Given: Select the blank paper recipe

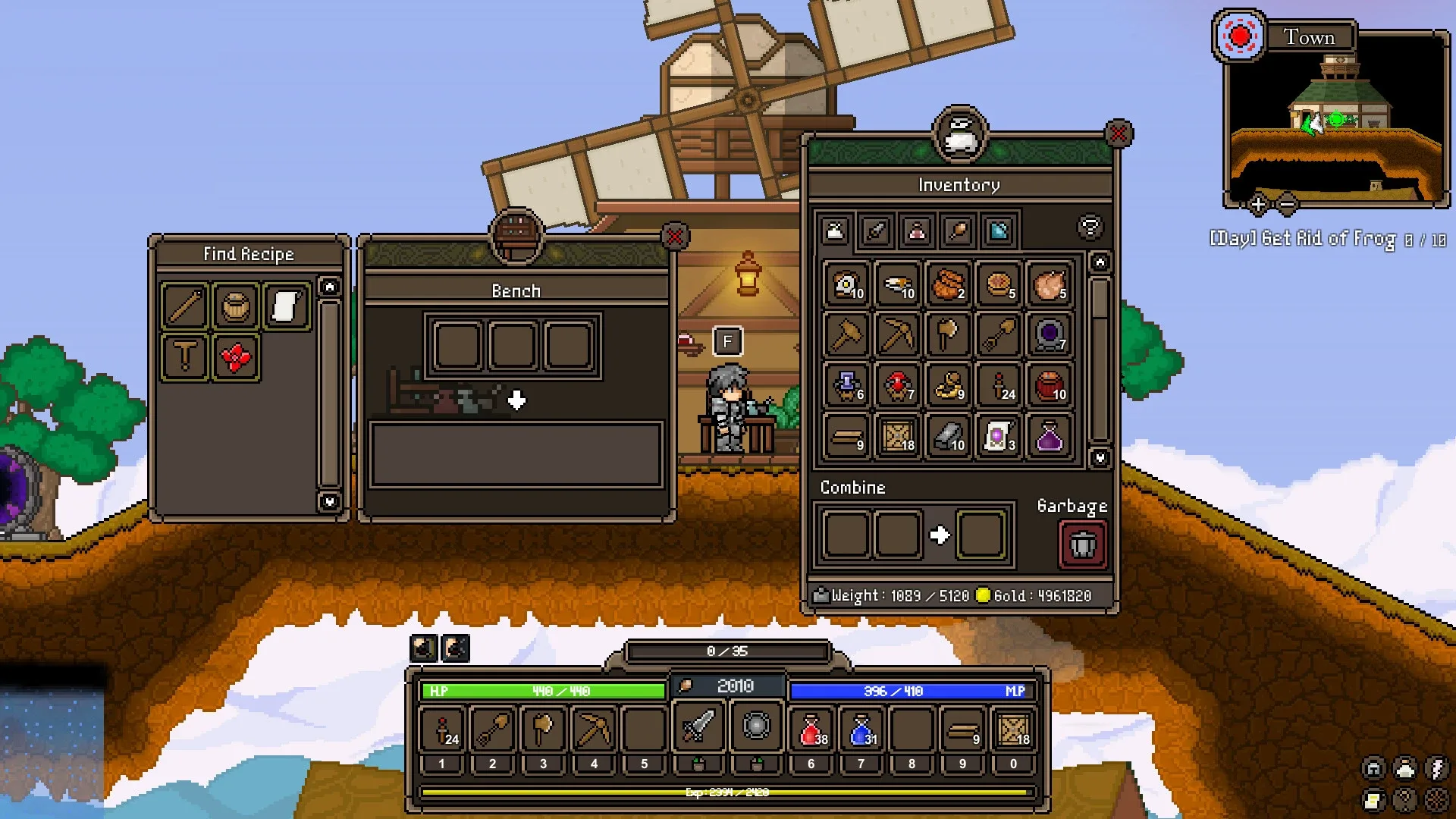Looking at the screenshot, I should (x=286, y=306).
